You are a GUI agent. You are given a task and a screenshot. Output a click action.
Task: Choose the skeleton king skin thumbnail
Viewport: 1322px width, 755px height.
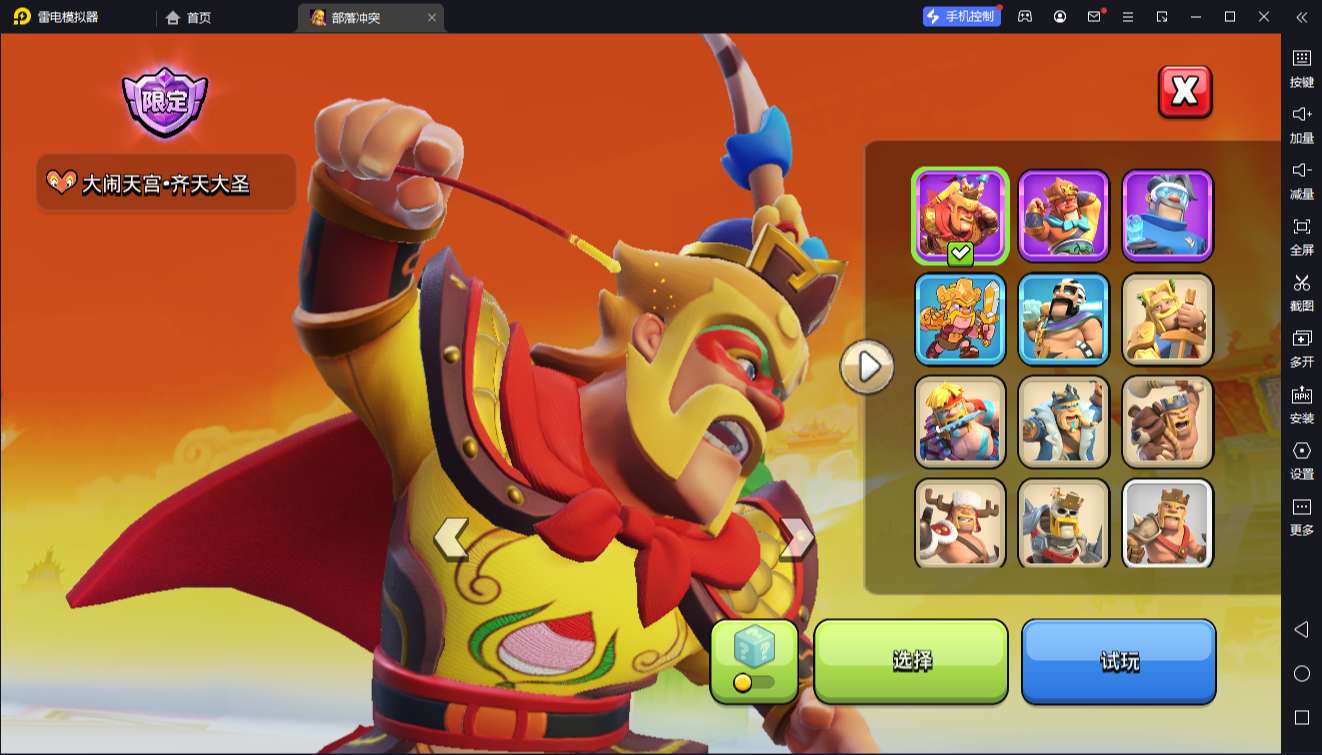pyautogui.click(x=1064, y=522)
